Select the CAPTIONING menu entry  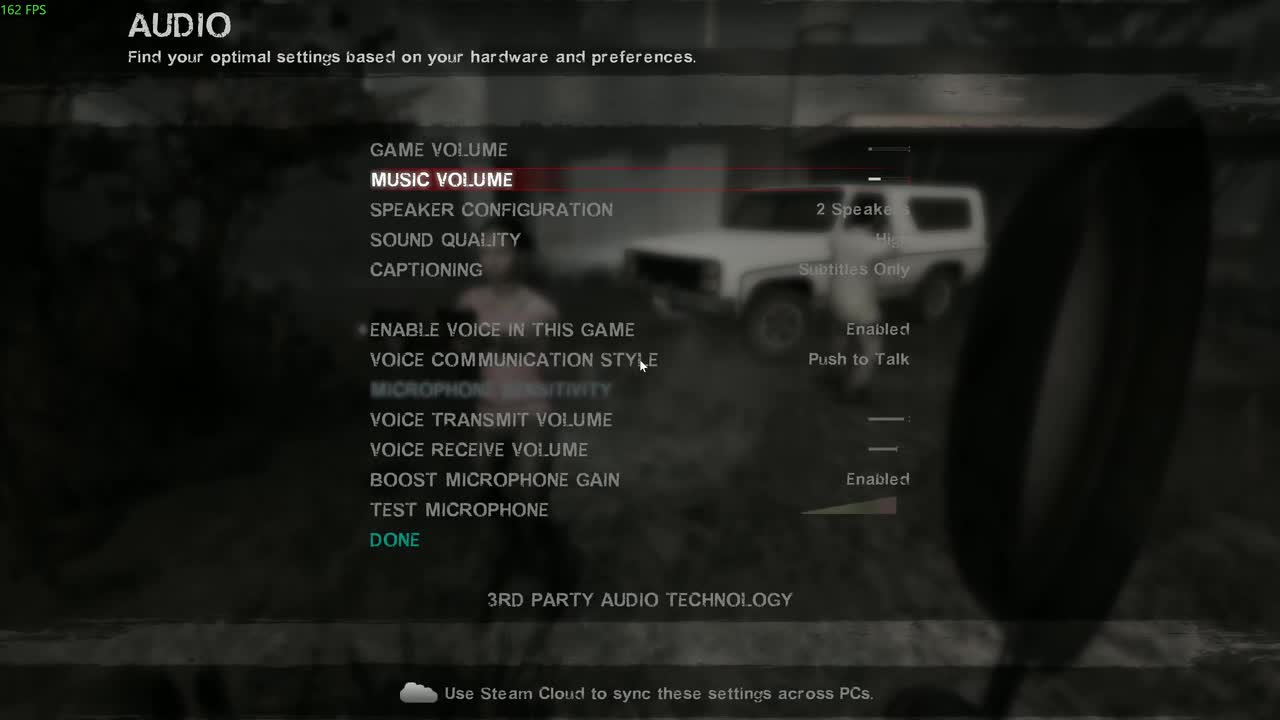click(x=426, y=269)
